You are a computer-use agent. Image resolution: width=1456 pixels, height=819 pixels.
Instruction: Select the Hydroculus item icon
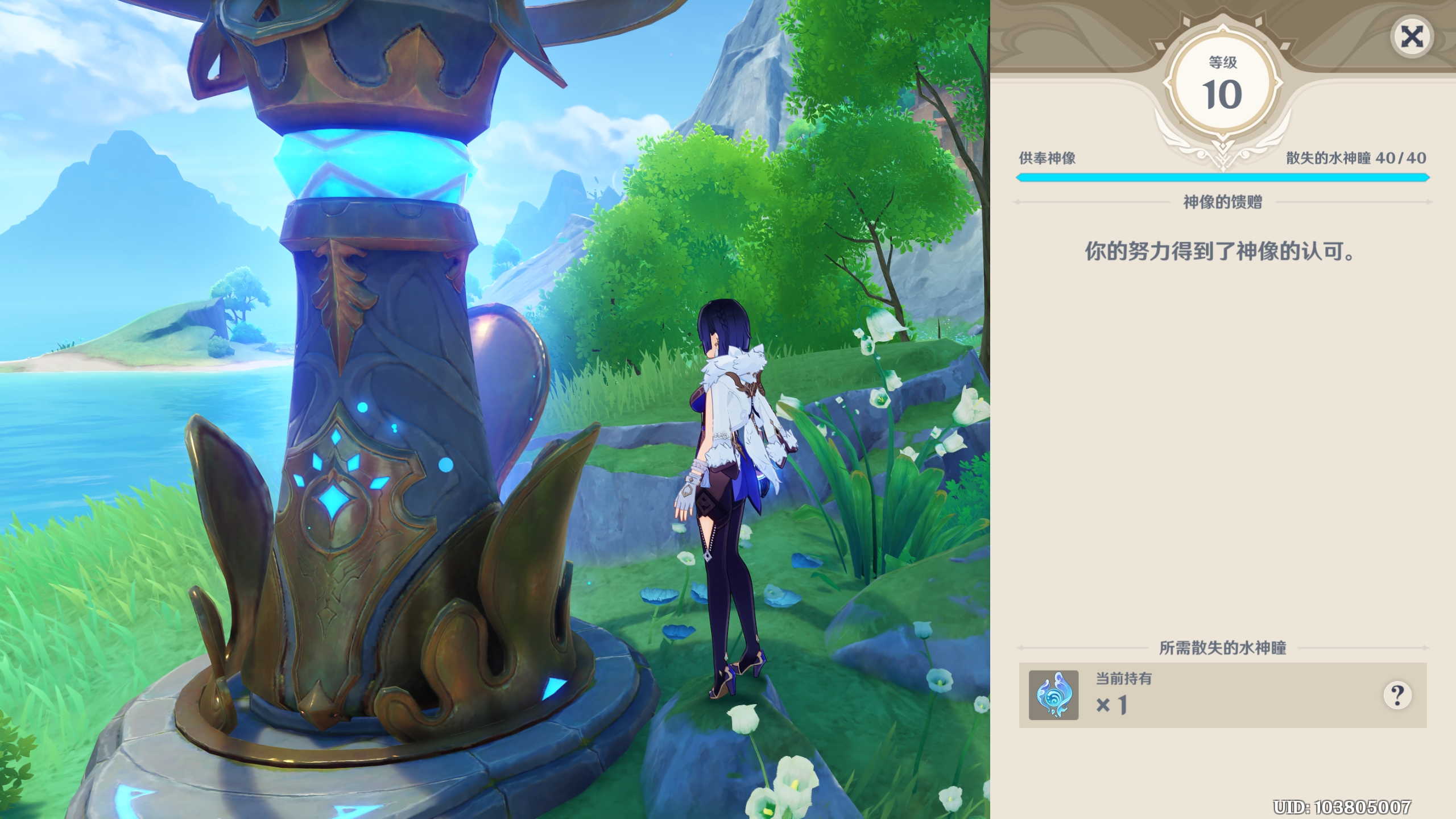coord(1053,695)
